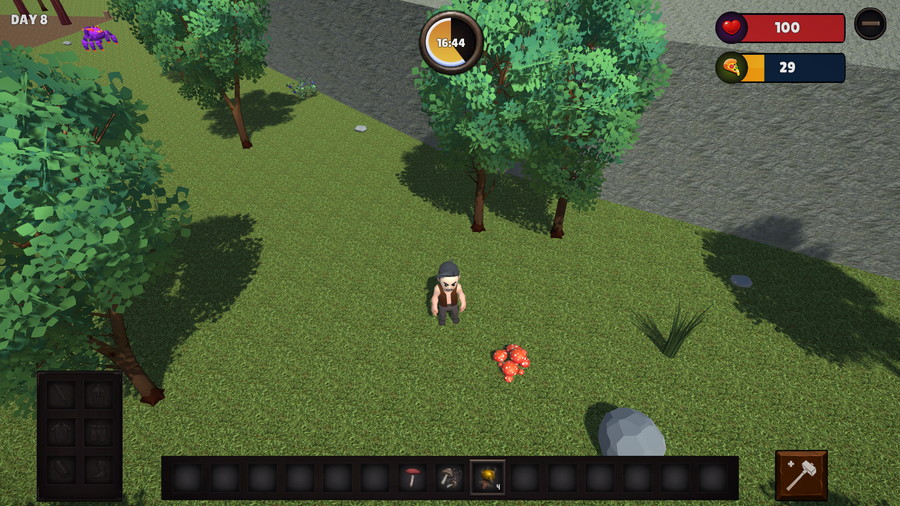Screen dimensions: 900x506
Task: Select the brown mushrooms hotbar slot
Action: click(449, 478)
